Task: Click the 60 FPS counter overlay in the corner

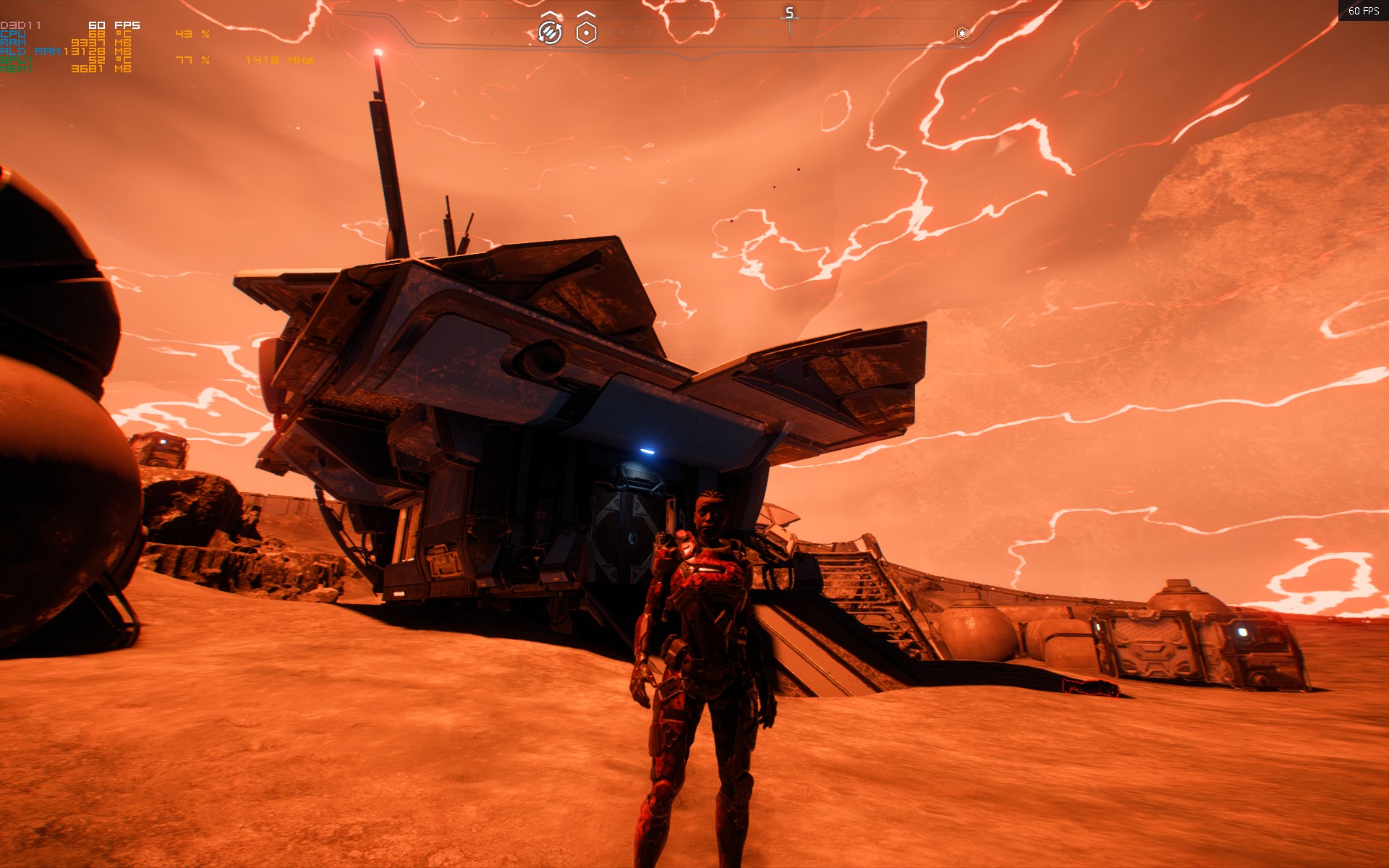Action: click(1363, 11)
